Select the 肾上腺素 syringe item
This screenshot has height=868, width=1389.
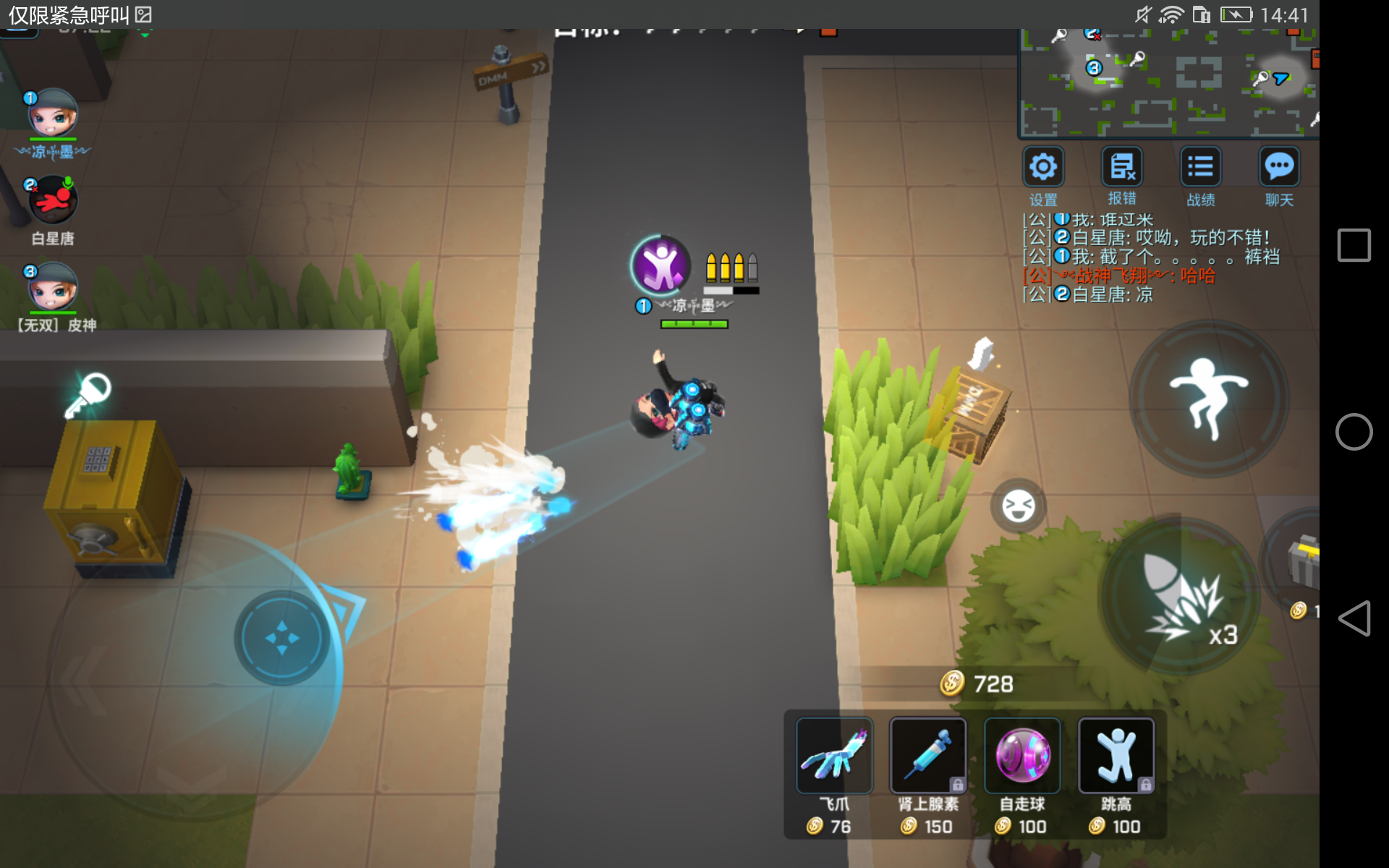point(928,756)
